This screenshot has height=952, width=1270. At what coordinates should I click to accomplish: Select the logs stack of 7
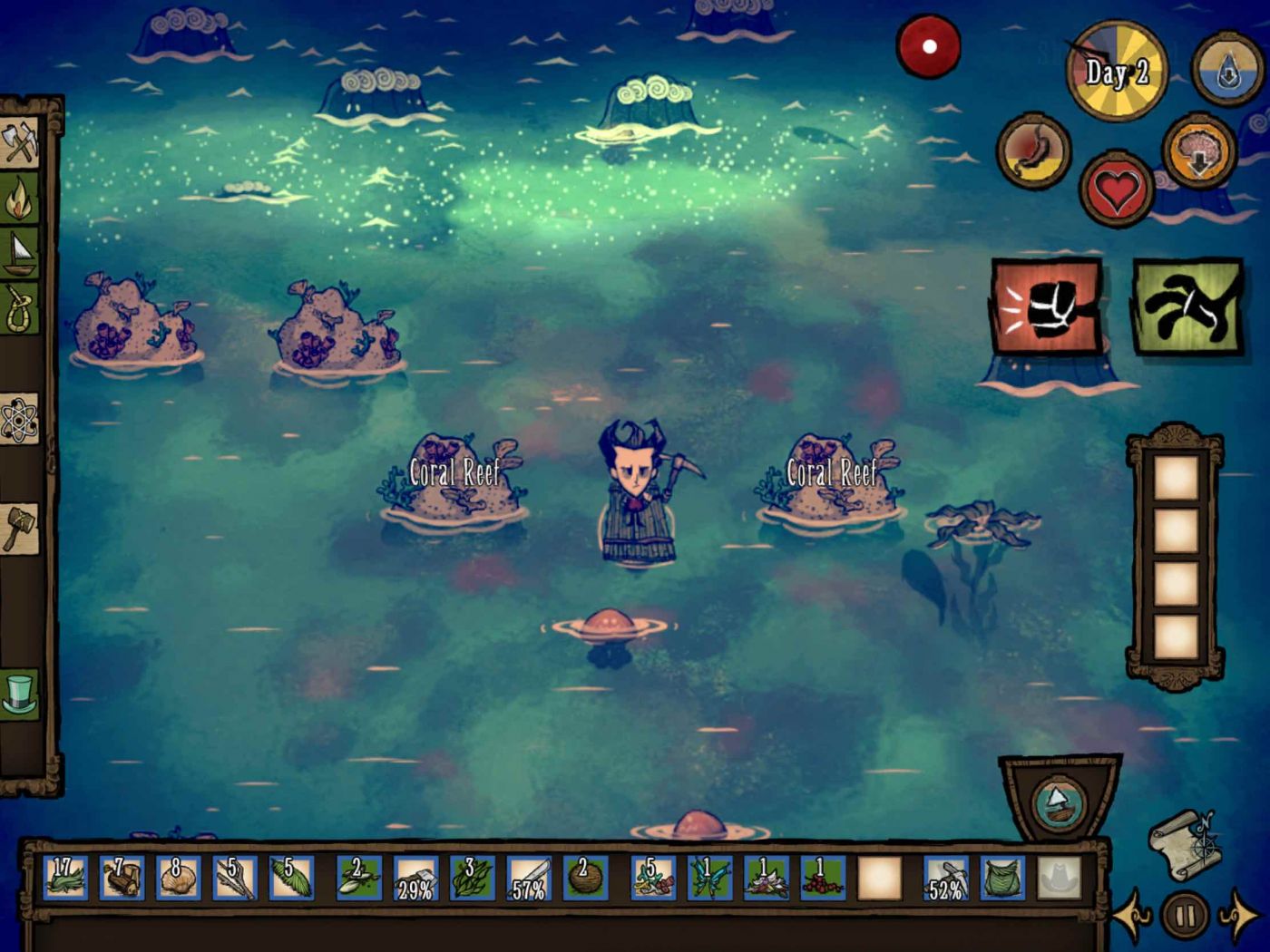coord(122,879)
